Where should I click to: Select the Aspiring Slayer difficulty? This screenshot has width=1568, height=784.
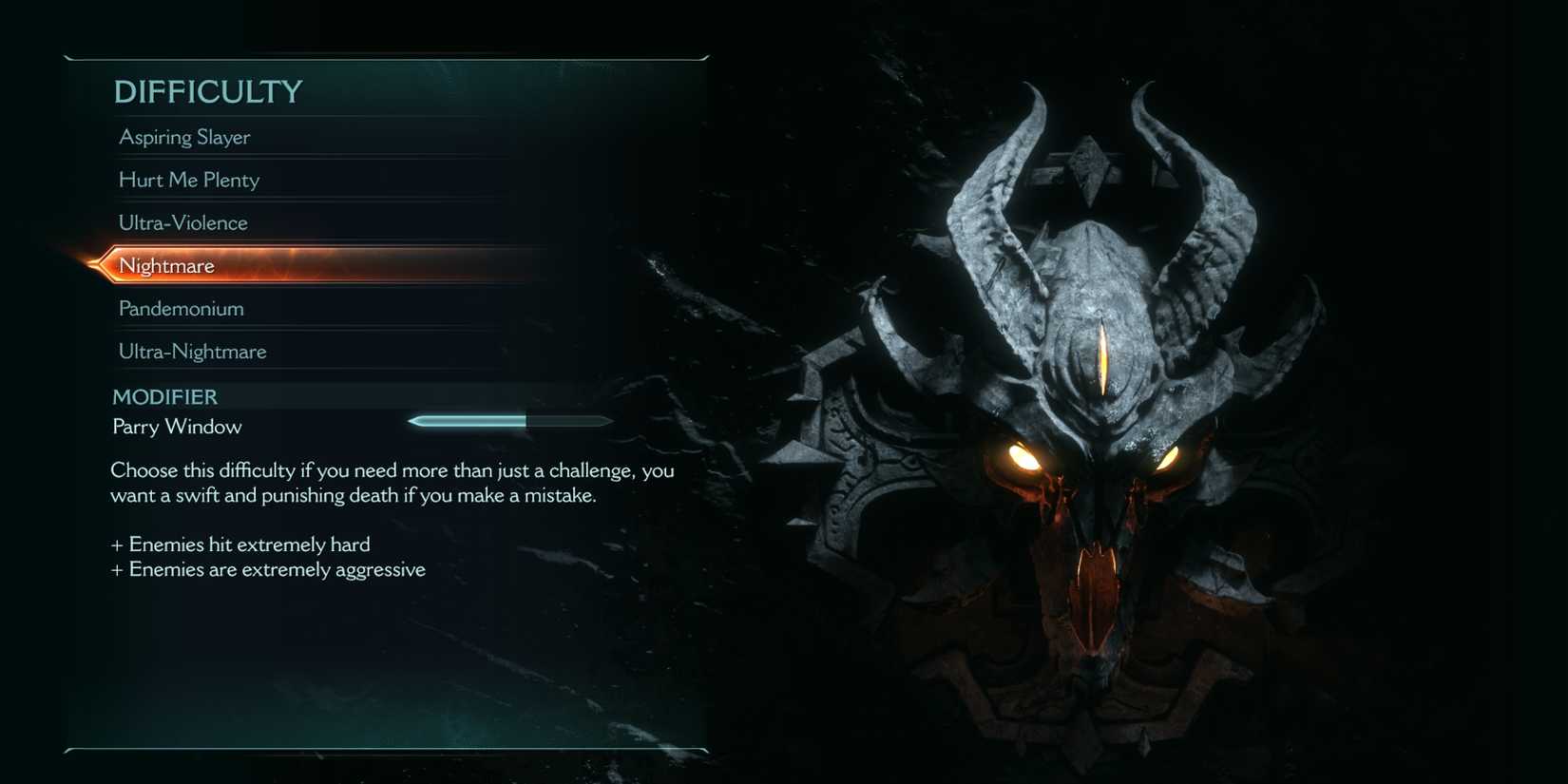tap(183, 137)
